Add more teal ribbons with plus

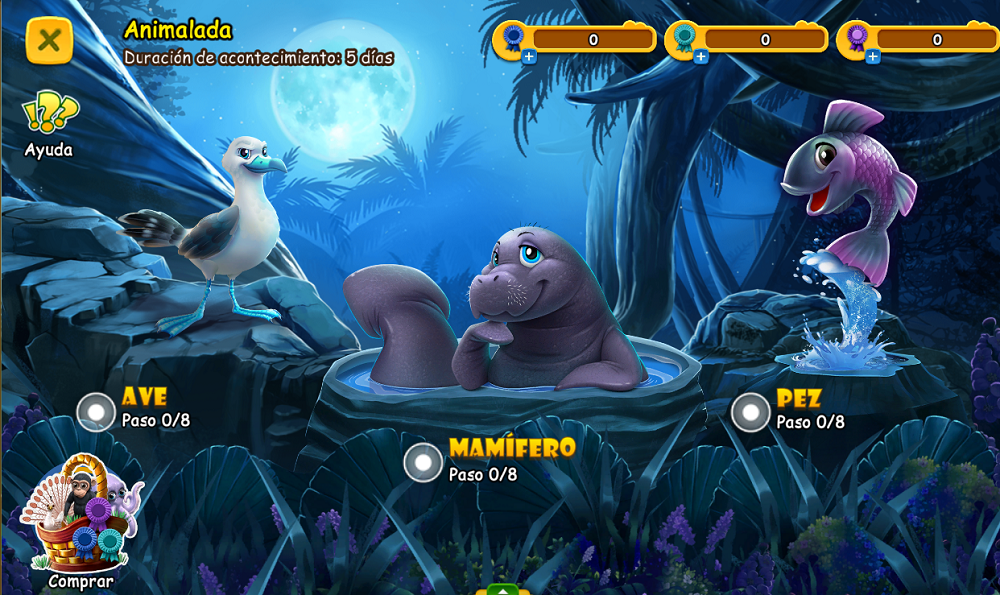[701, 57]
